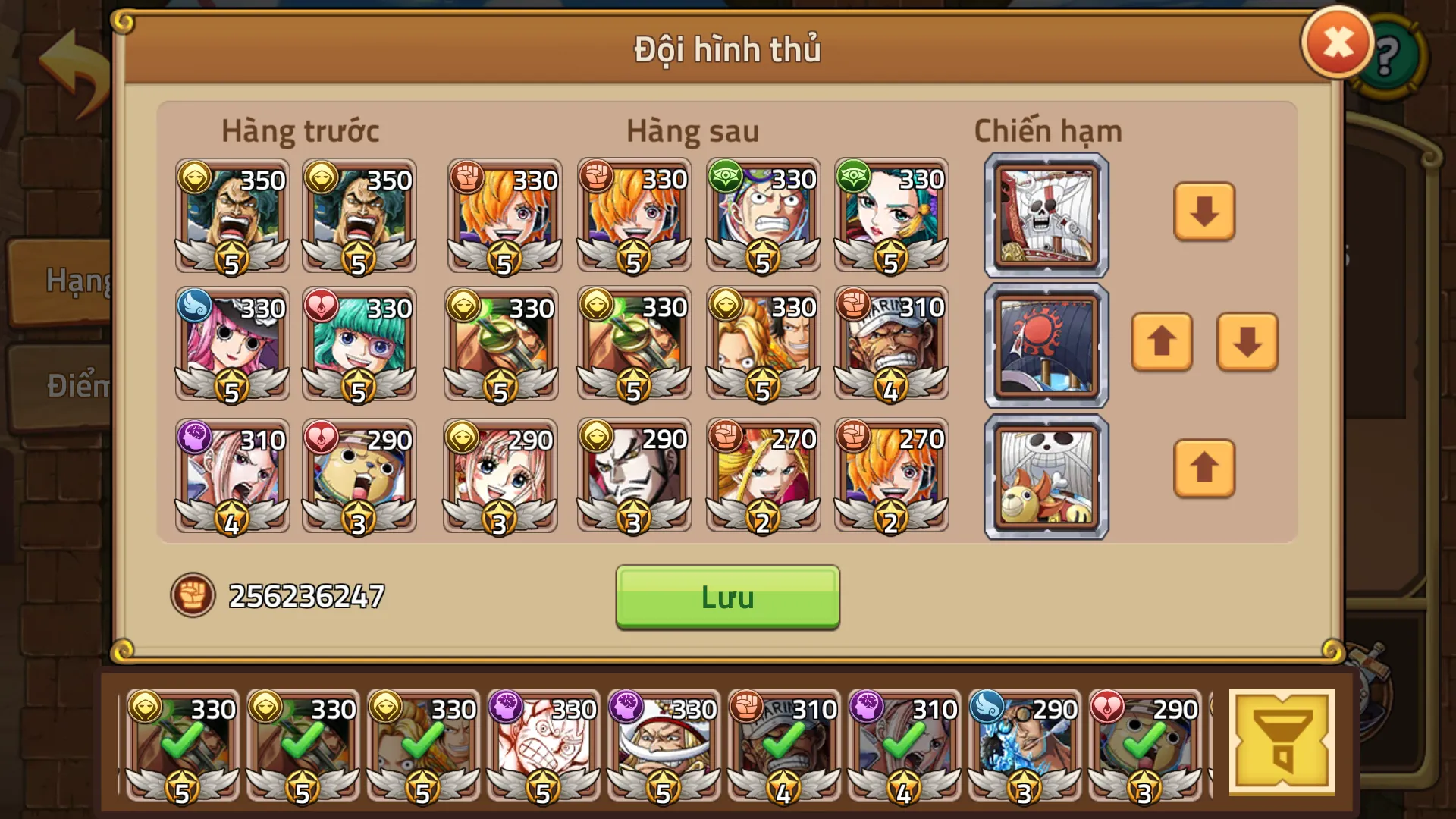
Task: Select the top skull-flag warship slot
Action: 1046,215
